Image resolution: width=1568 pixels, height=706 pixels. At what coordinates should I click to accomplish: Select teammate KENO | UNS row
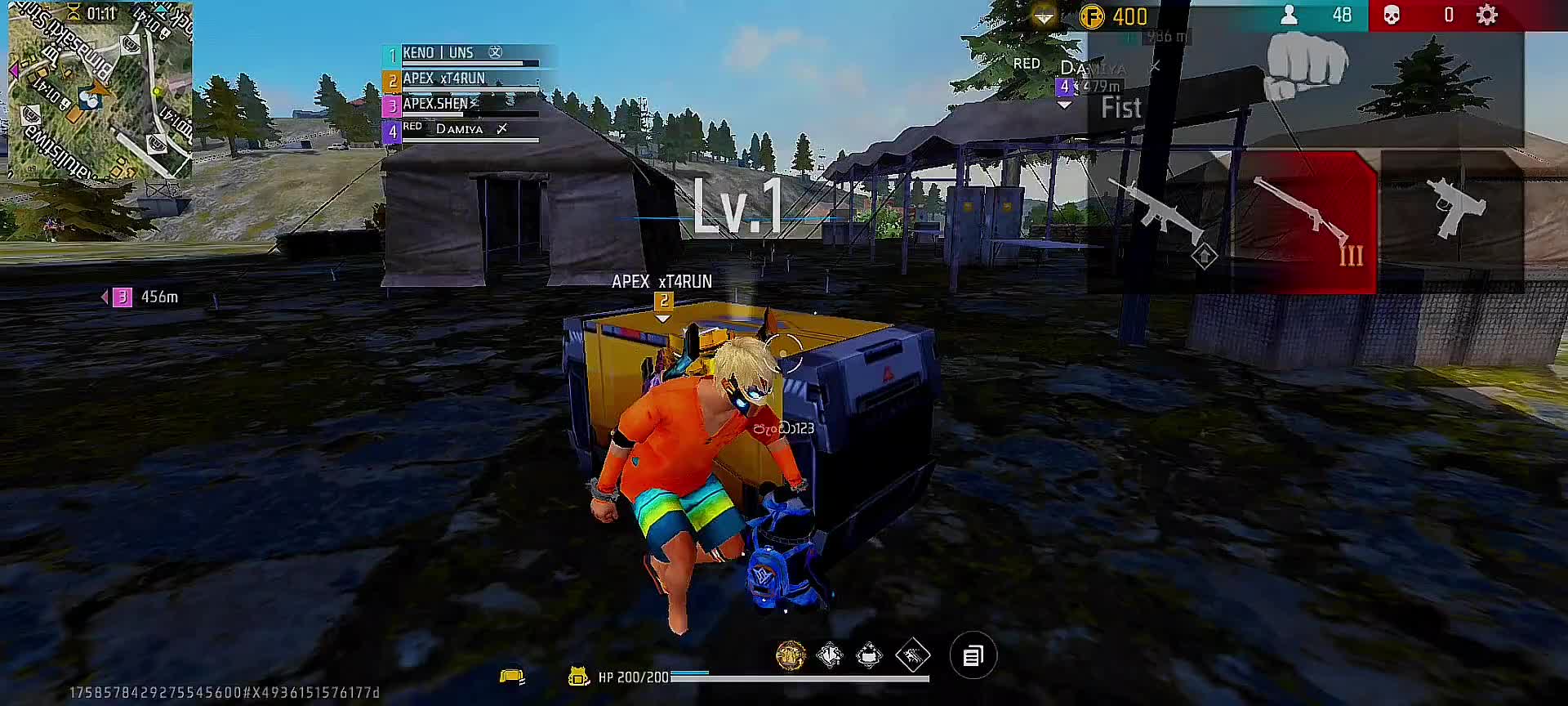(462, 55)
